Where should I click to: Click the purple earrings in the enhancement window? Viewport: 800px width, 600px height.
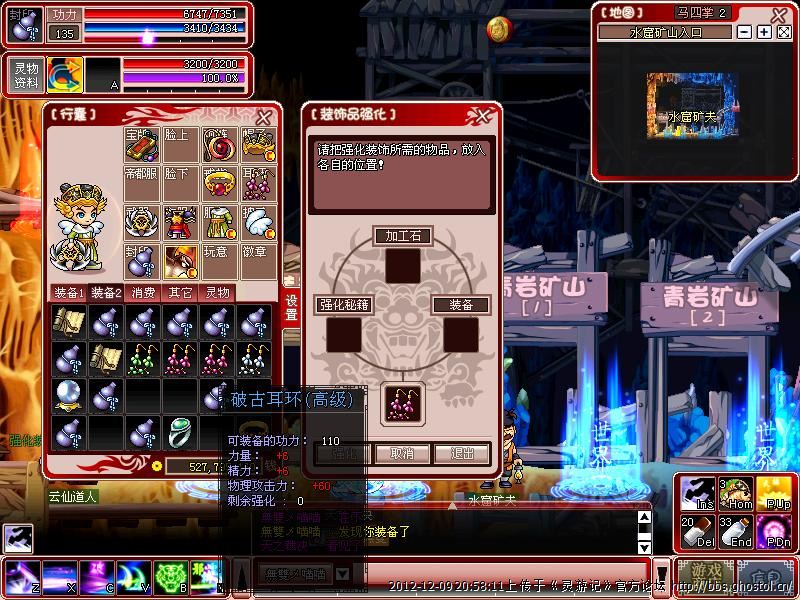click(404, 402)
